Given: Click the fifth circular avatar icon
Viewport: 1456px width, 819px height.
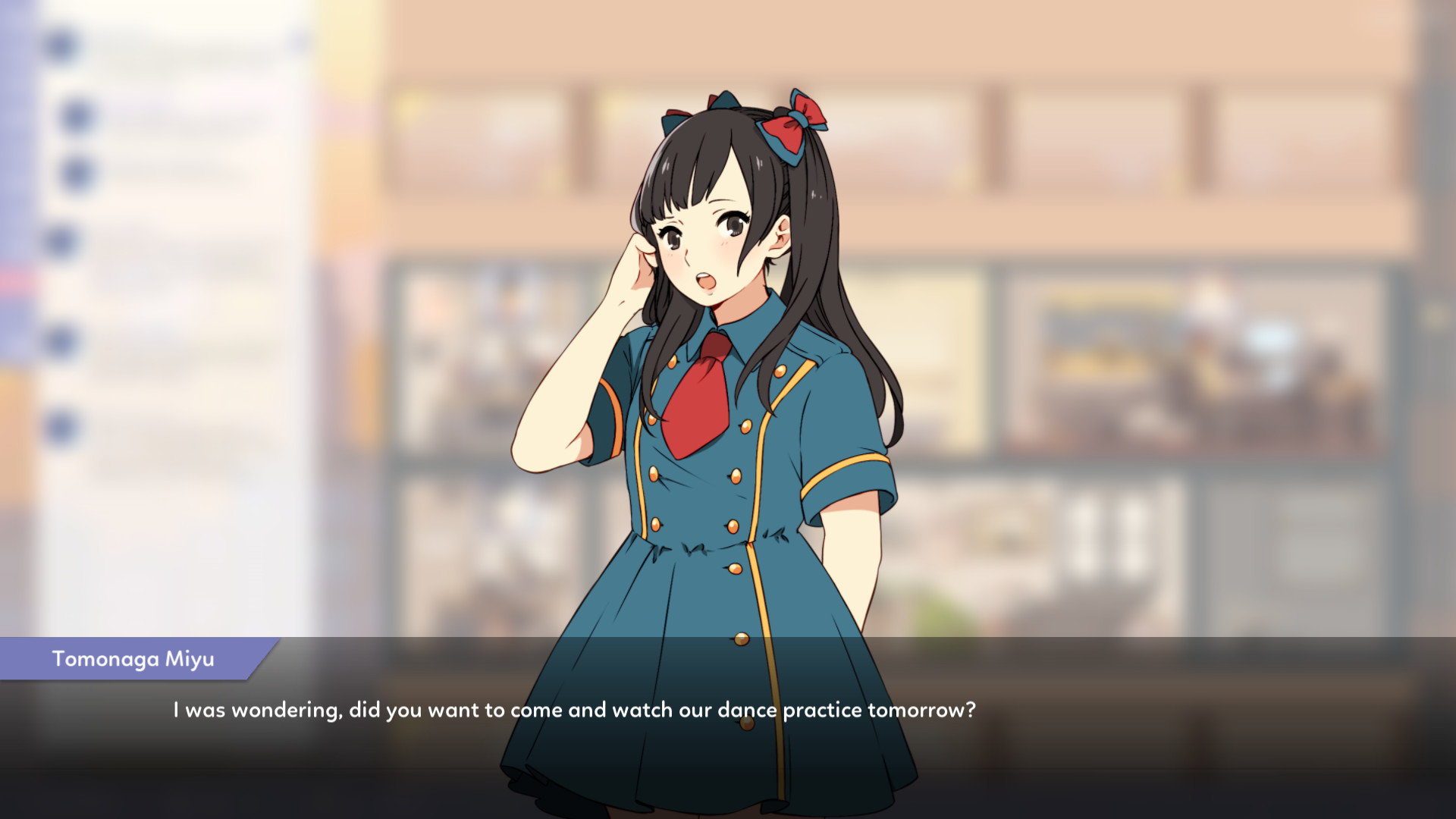Looking at the screenshot, I should click(59, 340).
